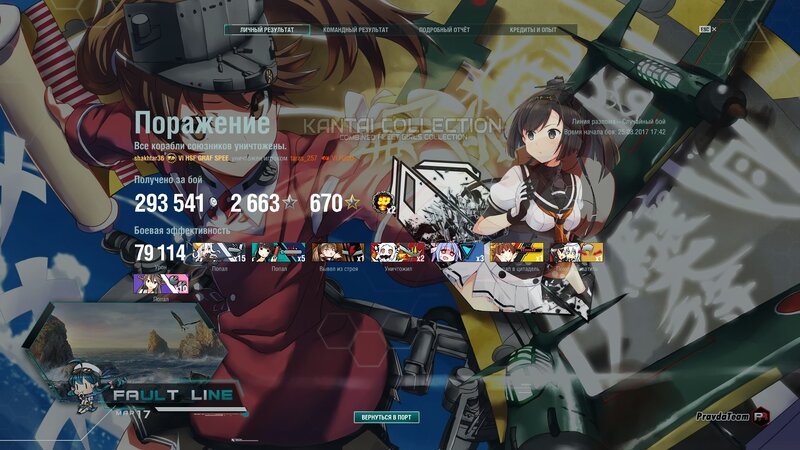Screen dimensions: 800x450
Task: Switch to the Личный результат tab
Action: pyautogui.click(x=267, y=30)
